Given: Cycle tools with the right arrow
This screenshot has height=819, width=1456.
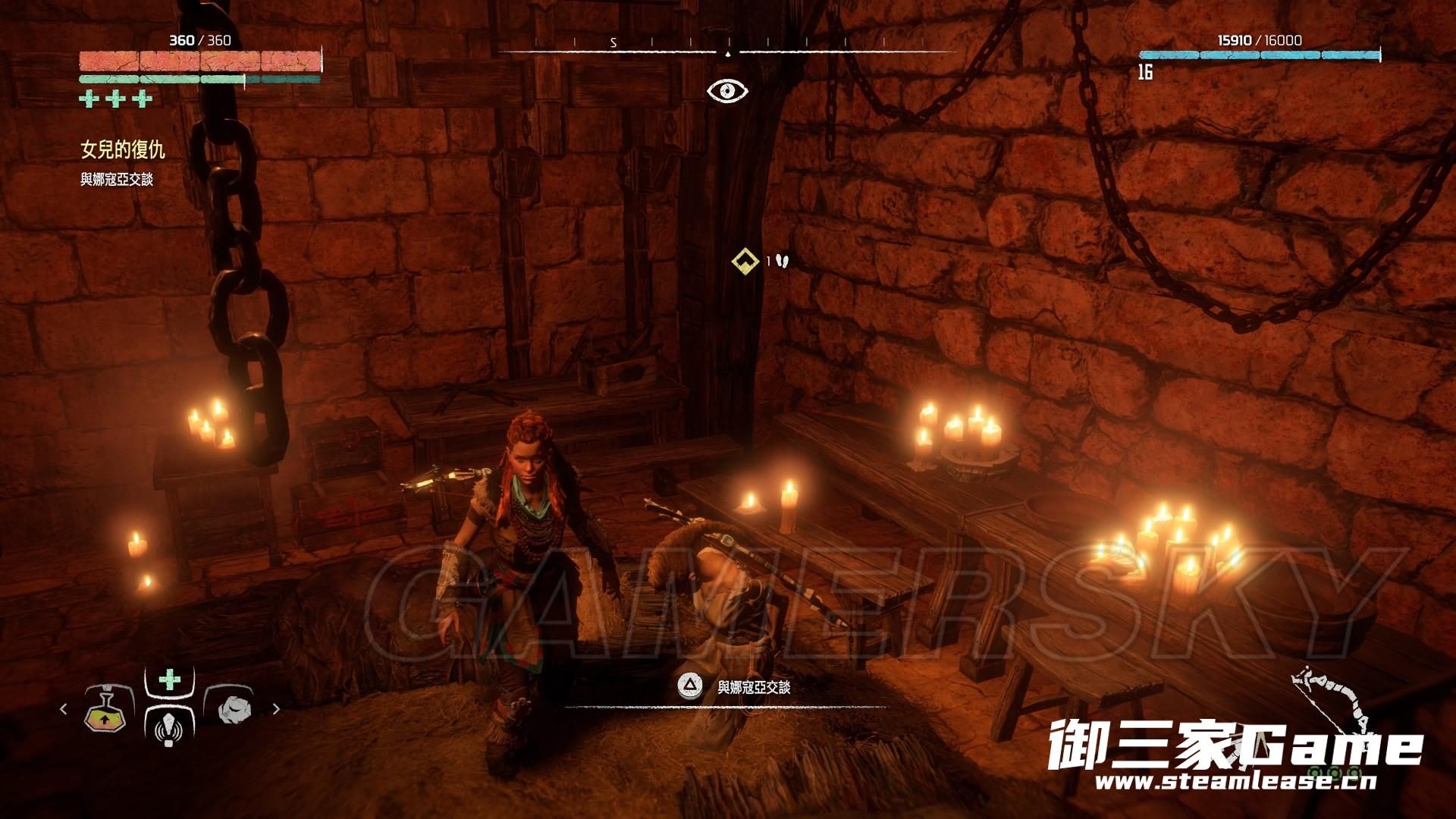Looking at the screenshot, I should coord(276,709).
